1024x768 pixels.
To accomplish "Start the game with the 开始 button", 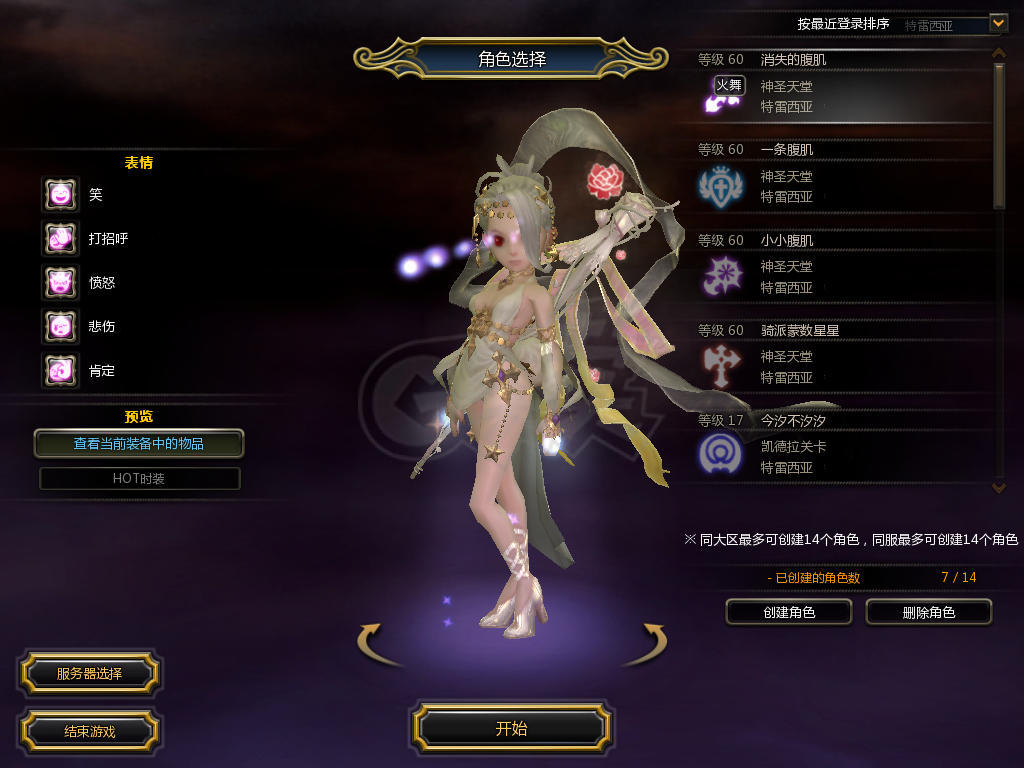I will click(511, 728).
